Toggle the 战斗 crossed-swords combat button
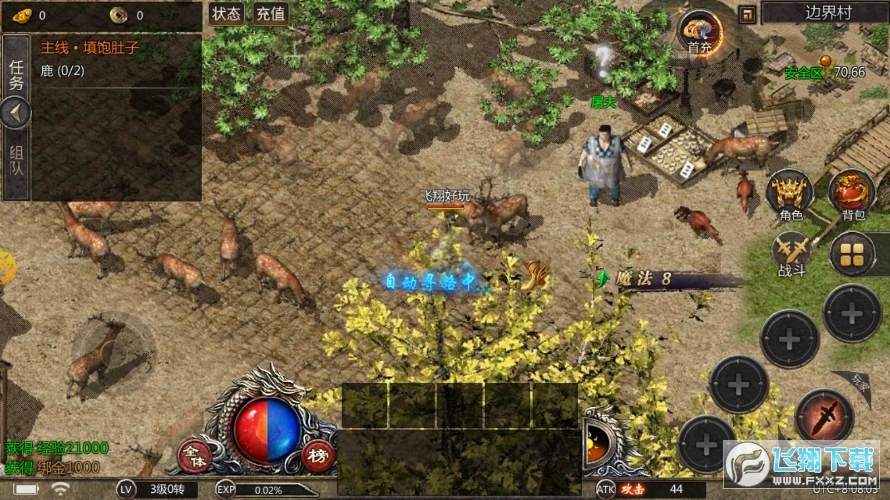890x500 pixels. [790, 254]
